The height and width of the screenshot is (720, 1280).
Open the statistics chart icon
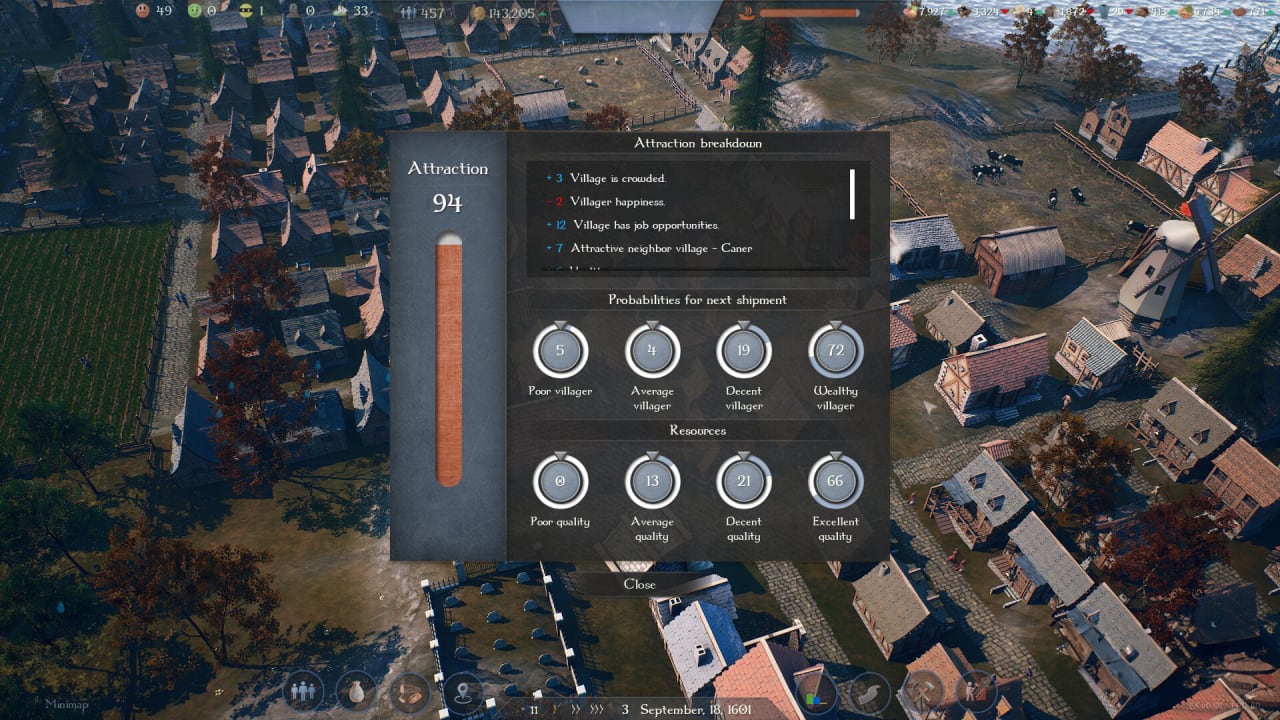coord(818,692)
